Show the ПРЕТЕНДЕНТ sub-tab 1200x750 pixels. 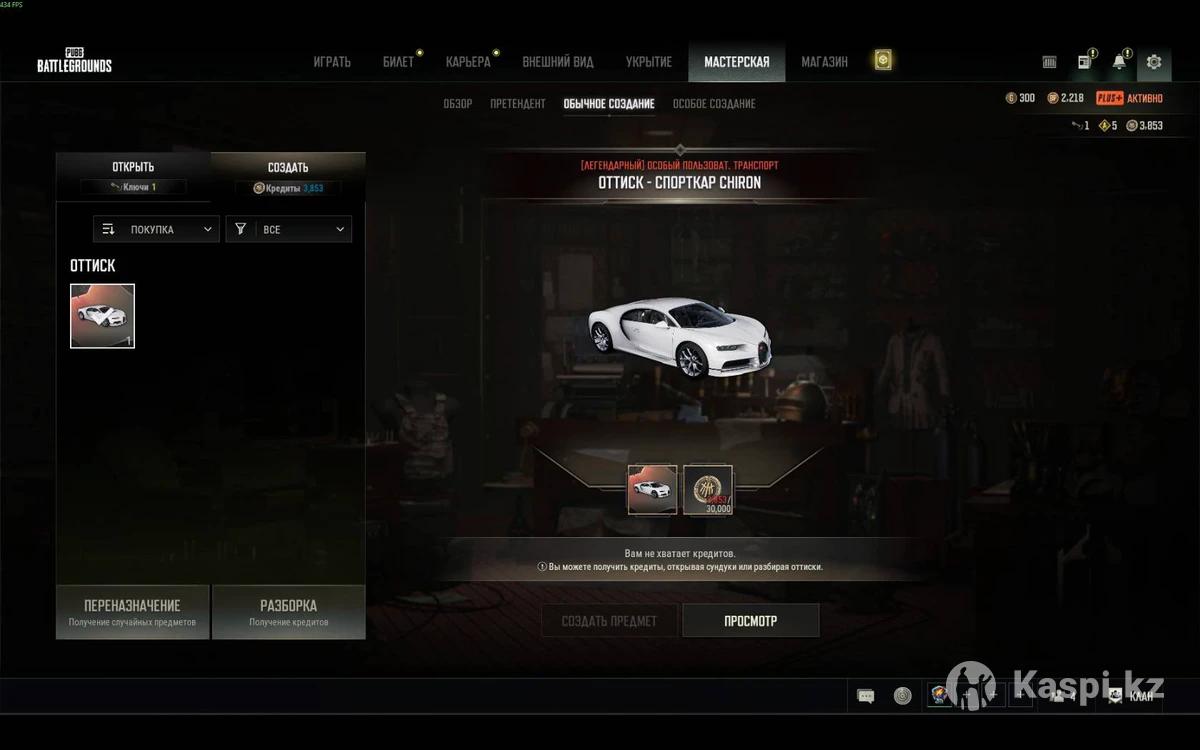518,104
